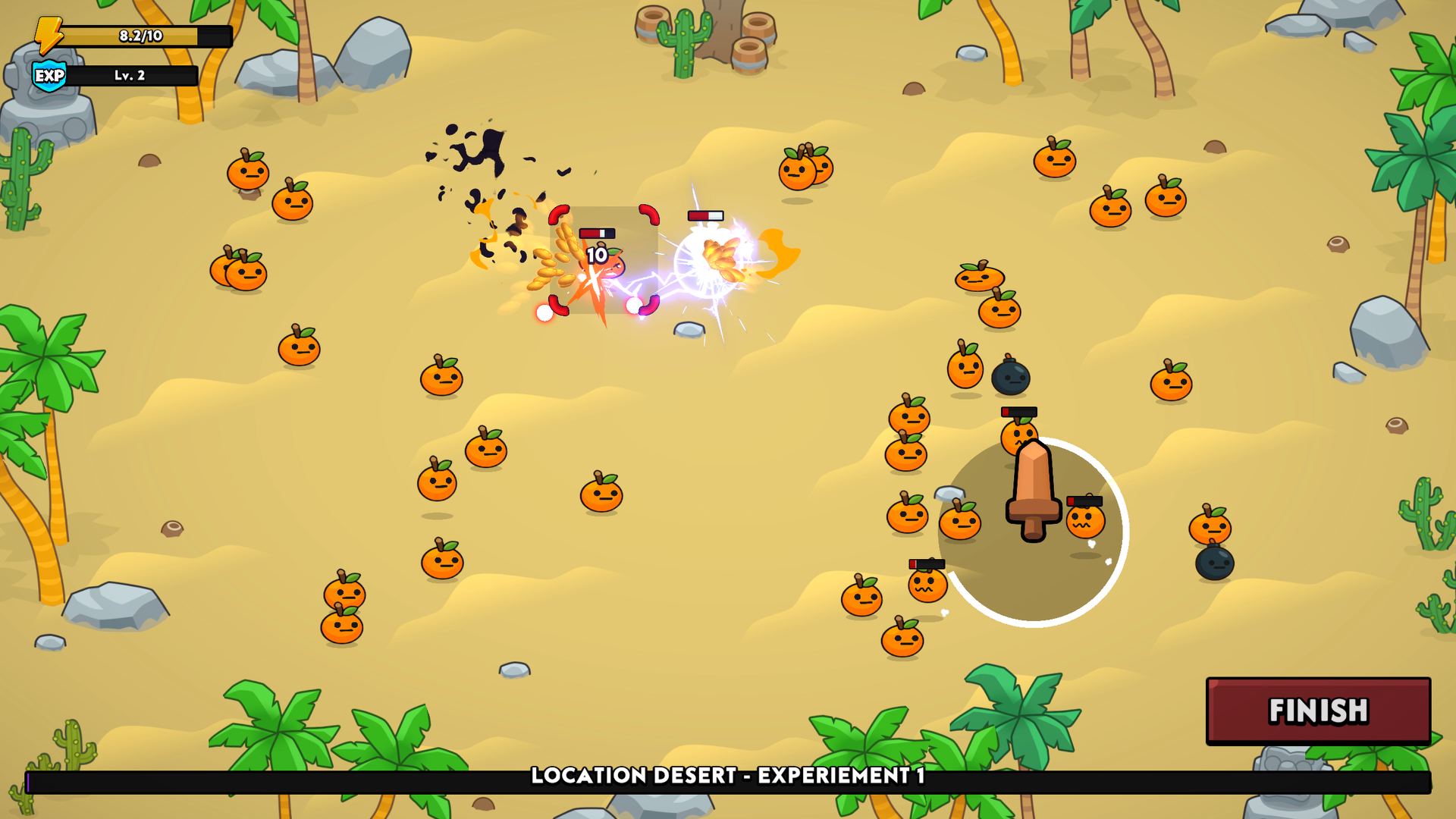Image resolution: width=1456 pixels, height=819 pixels.
Task: Select the two overlapping oranges near the cactus
Action: [239, 271]
